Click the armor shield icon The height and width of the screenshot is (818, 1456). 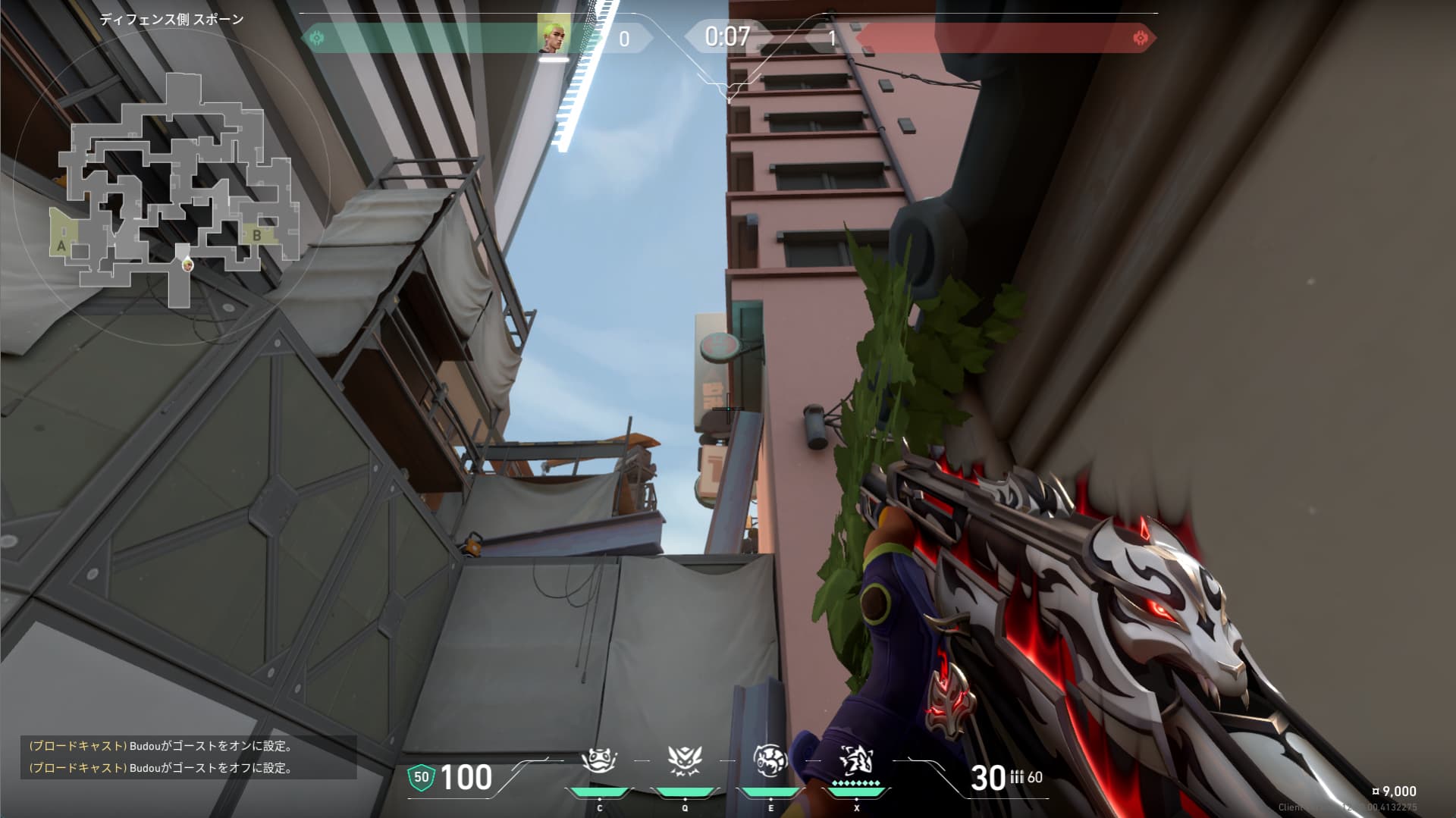click(421, 777)
